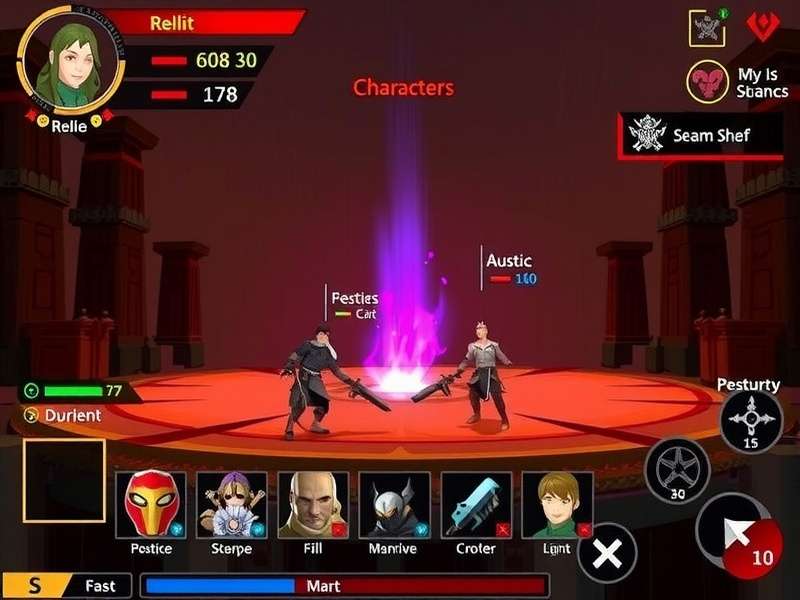
Task: Select the Pestice red mask character
Action: [151, 504]
